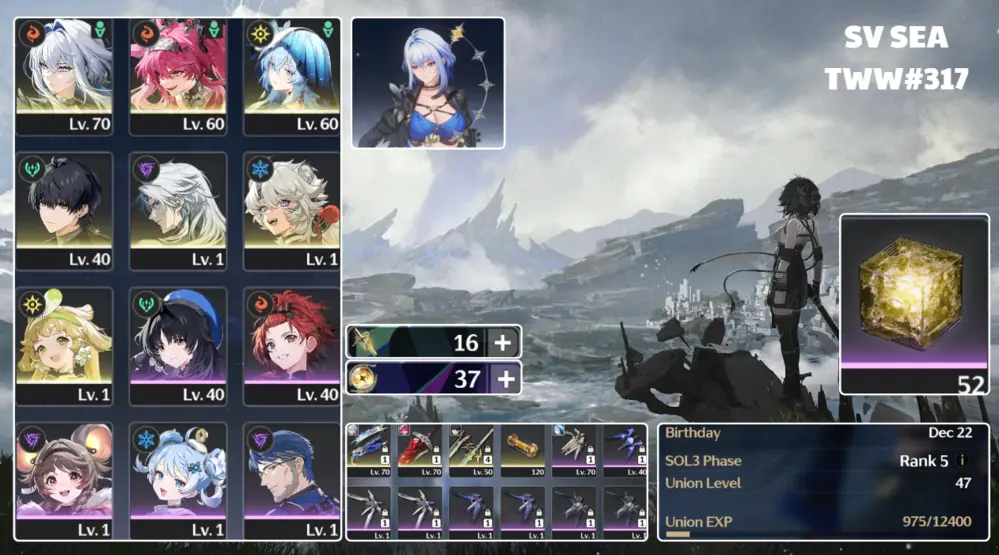This screenshot has height=555, width=999.
Task: Select the golden tube item marked 120
Action: point(524,449)
